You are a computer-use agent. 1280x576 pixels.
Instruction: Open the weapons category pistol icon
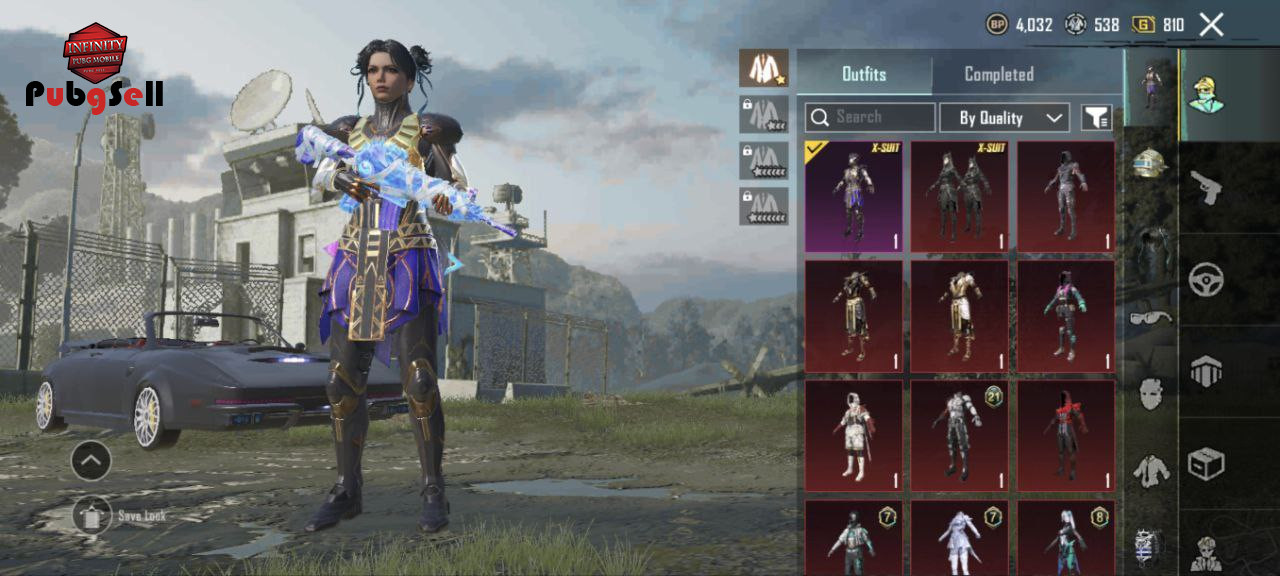1206,187
